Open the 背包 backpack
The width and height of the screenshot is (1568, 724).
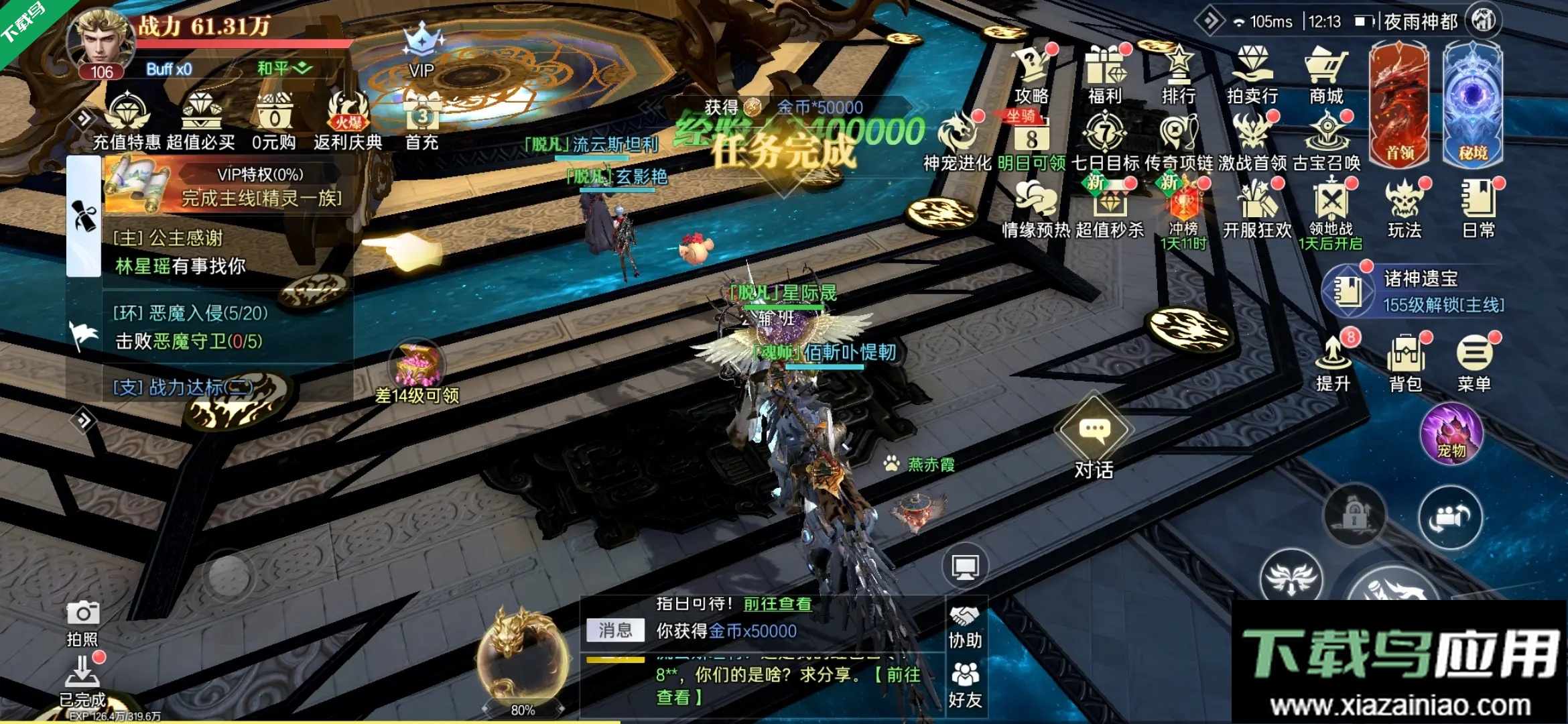click(1406, 362)
